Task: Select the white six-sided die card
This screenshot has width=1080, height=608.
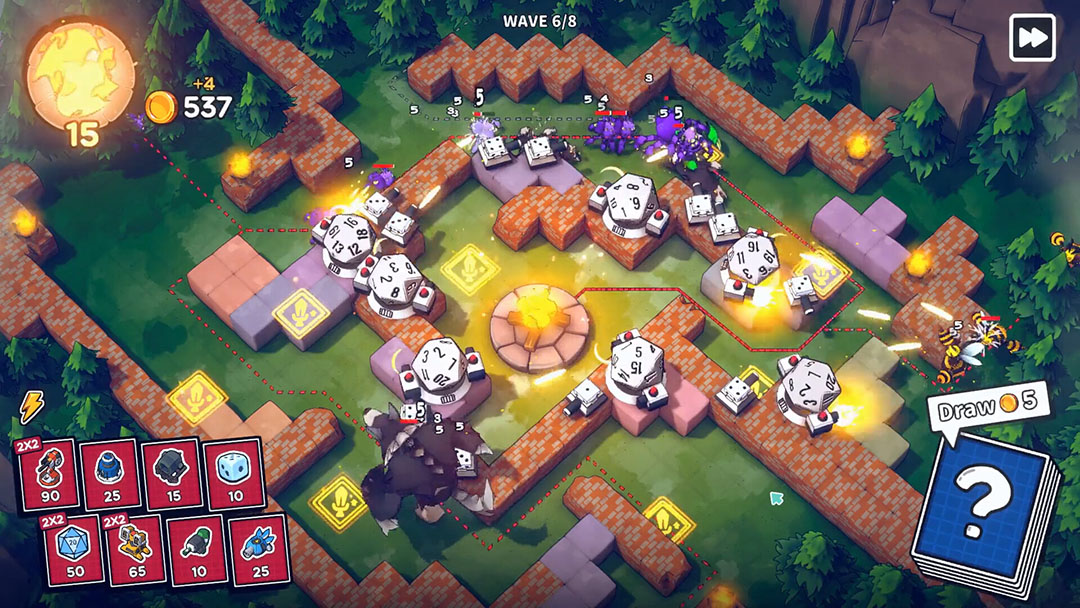Action: tap(234, 474)
